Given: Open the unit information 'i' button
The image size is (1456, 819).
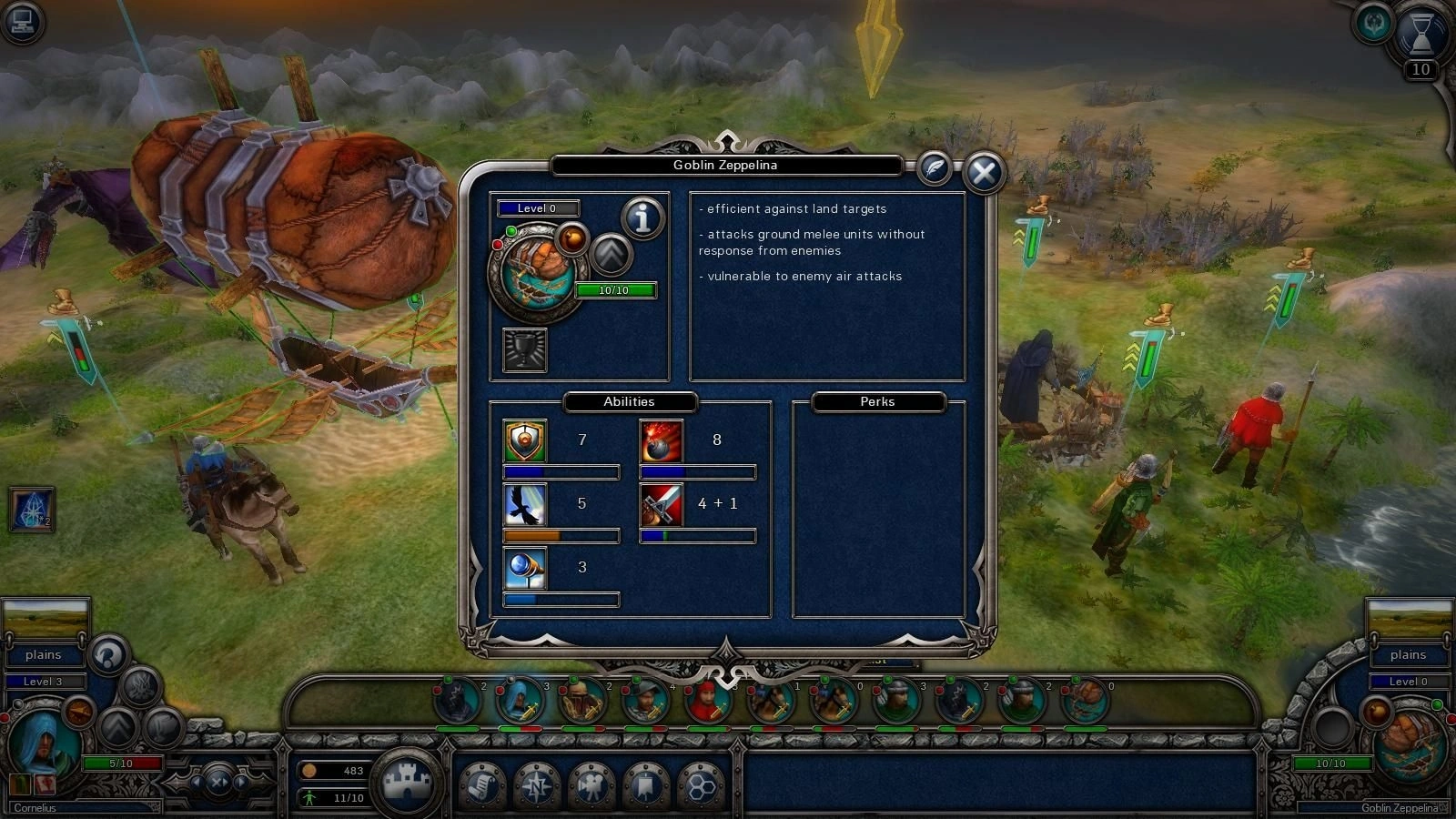Looking at the screenshot, I should pyautogui.click(x=642, y=217).
